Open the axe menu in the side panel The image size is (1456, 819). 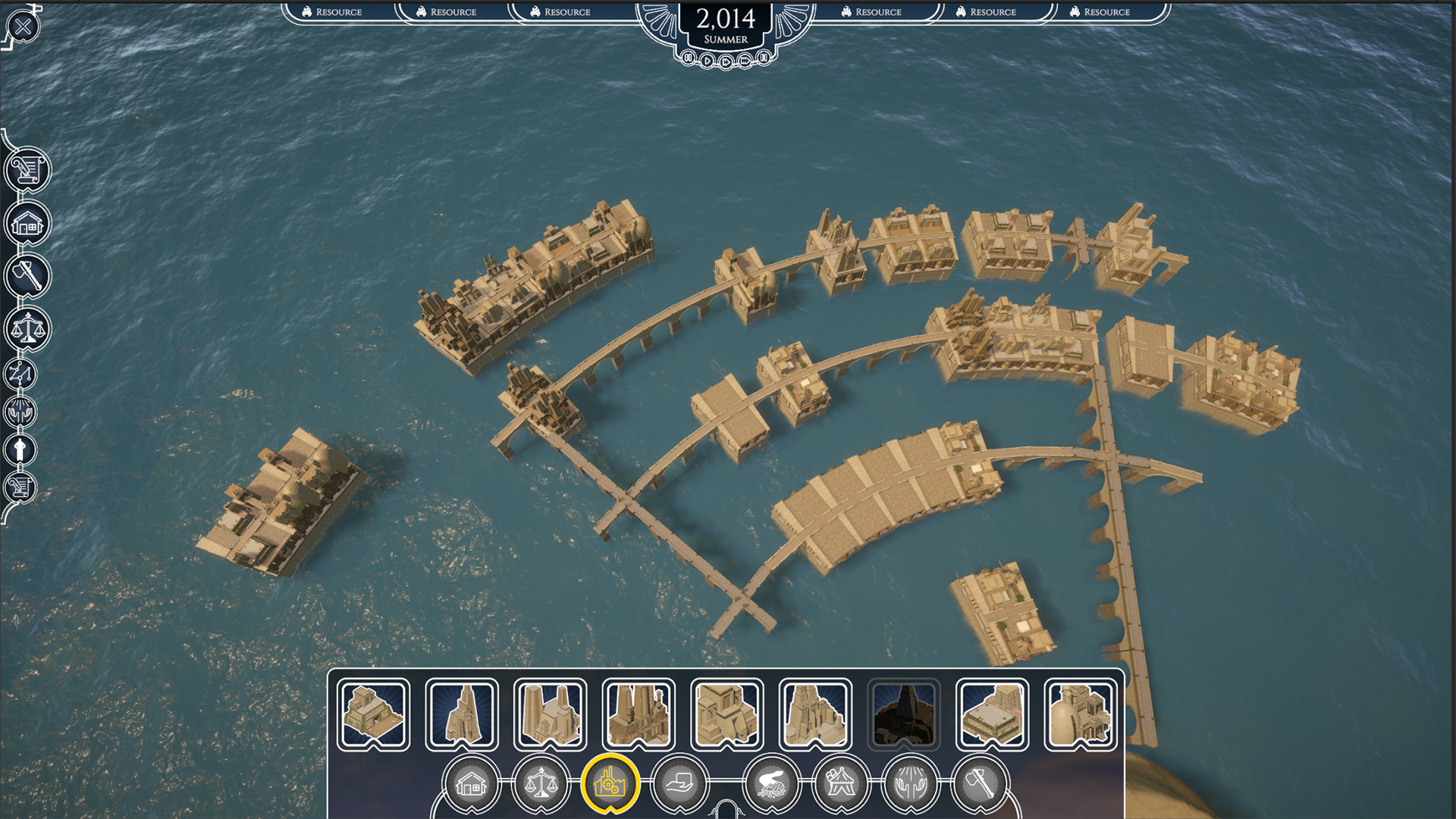click(x=27, y=275)
